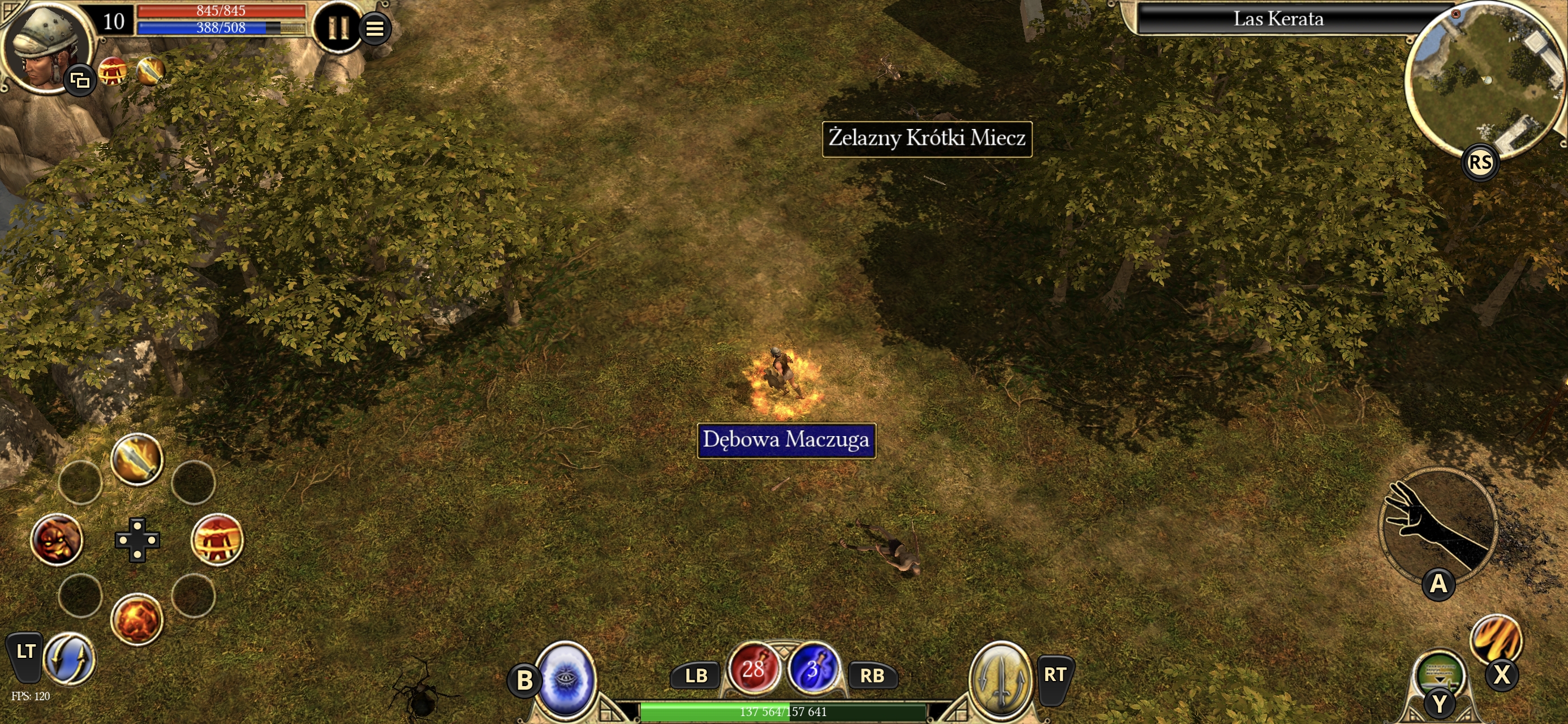Pause the game with the pause button
Viewport: 1568px width, 724px height.
coord(337,27)
